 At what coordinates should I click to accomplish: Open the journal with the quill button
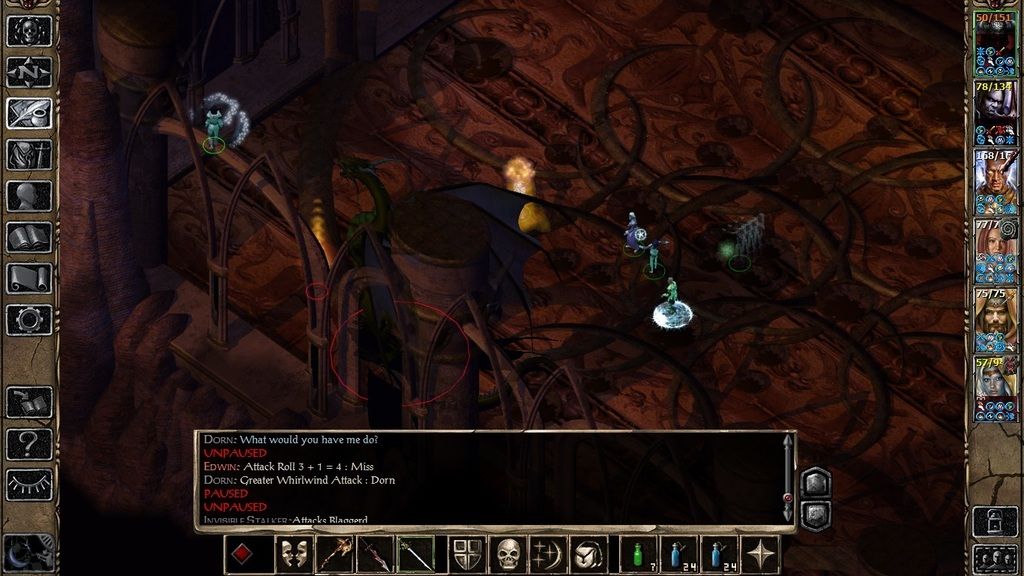29,113
